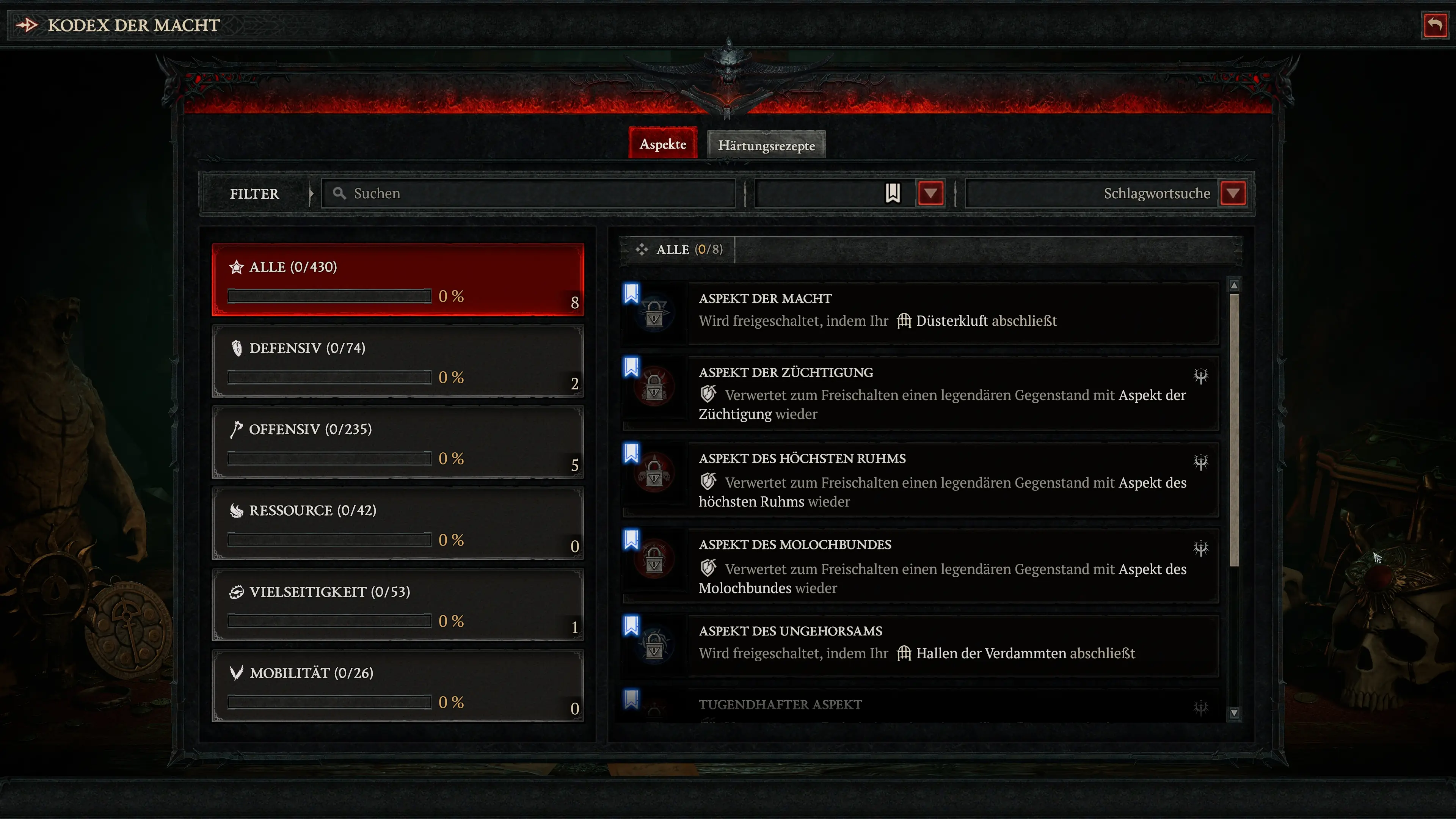Select the Aspekte tab
The height and width of the screenshot is (819, 1456).
point(662,144)
